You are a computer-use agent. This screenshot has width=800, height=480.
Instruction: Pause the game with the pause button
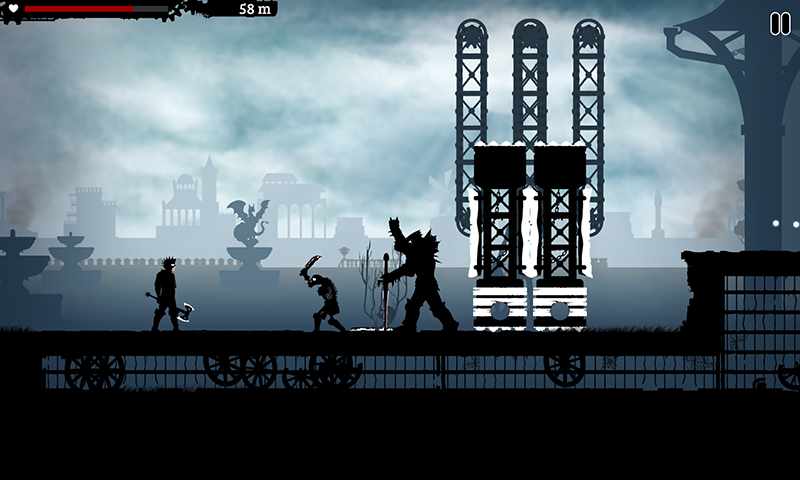(x=779, y=24)
